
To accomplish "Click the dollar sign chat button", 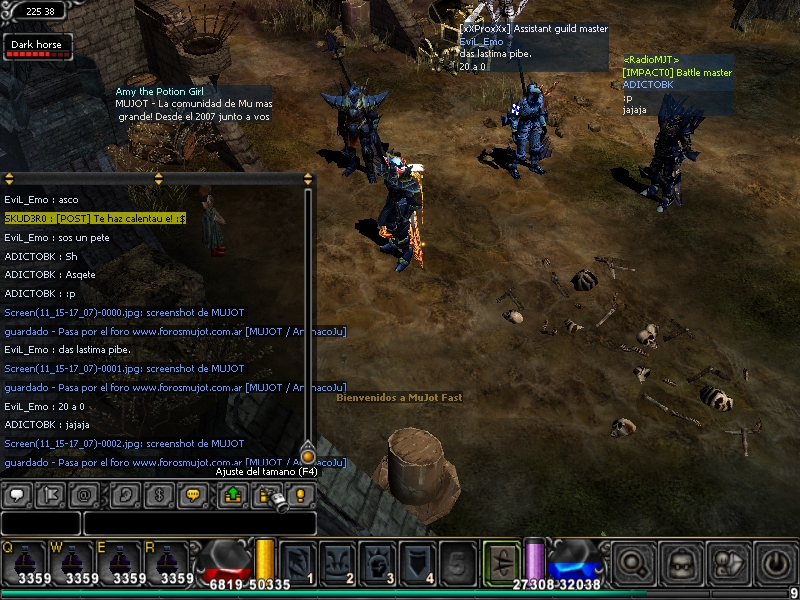I will tap(159, 495).
